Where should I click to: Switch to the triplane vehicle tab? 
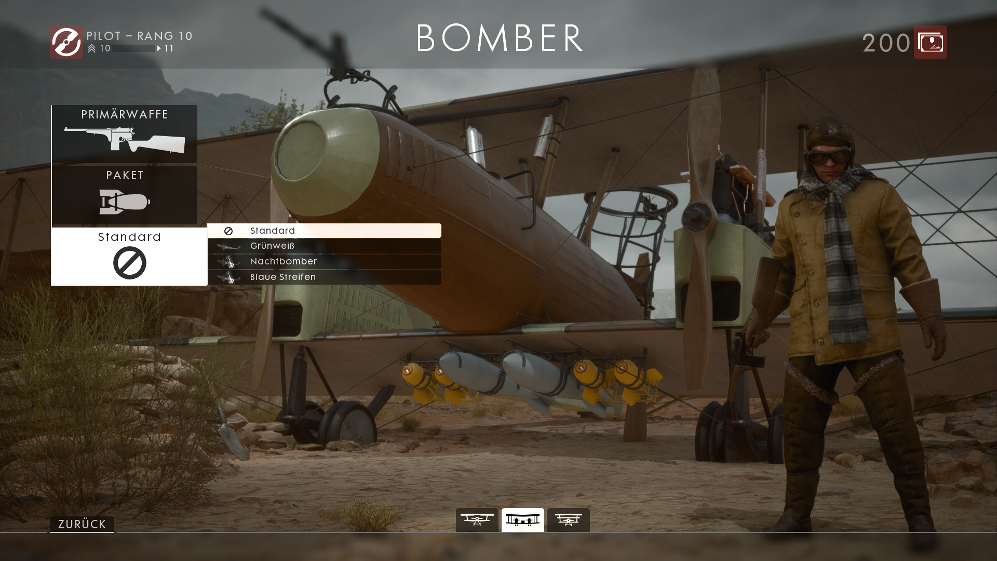[x=568, y=520]
